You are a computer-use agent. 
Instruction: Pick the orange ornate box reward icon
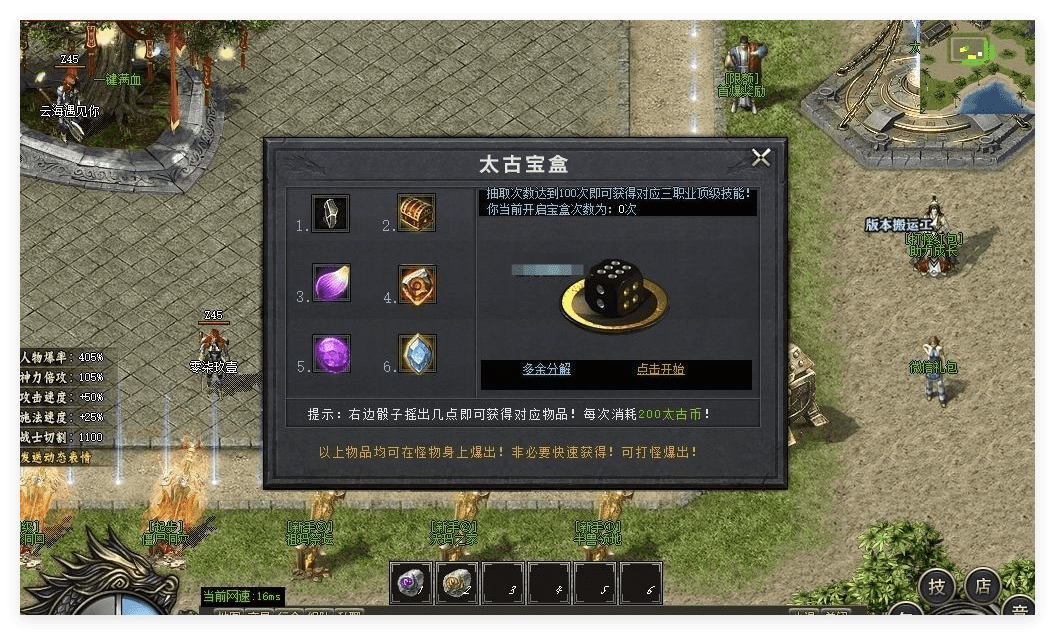[417, 284]
